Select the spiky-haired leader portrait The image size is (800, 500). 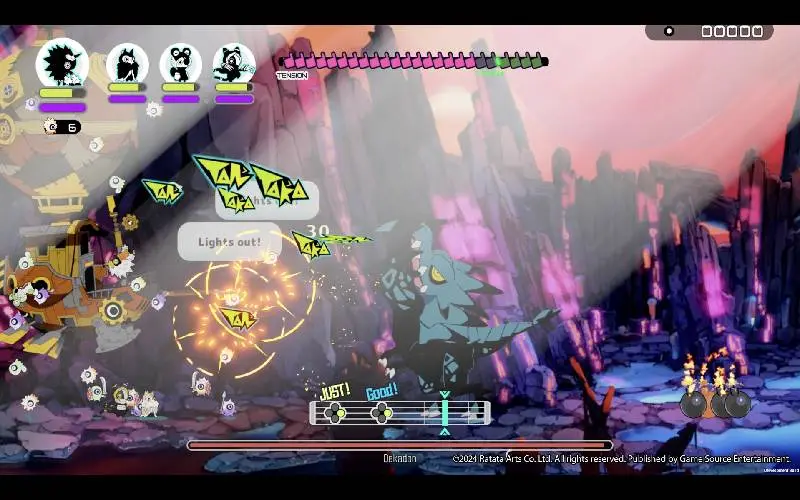(x=62, y=63)
